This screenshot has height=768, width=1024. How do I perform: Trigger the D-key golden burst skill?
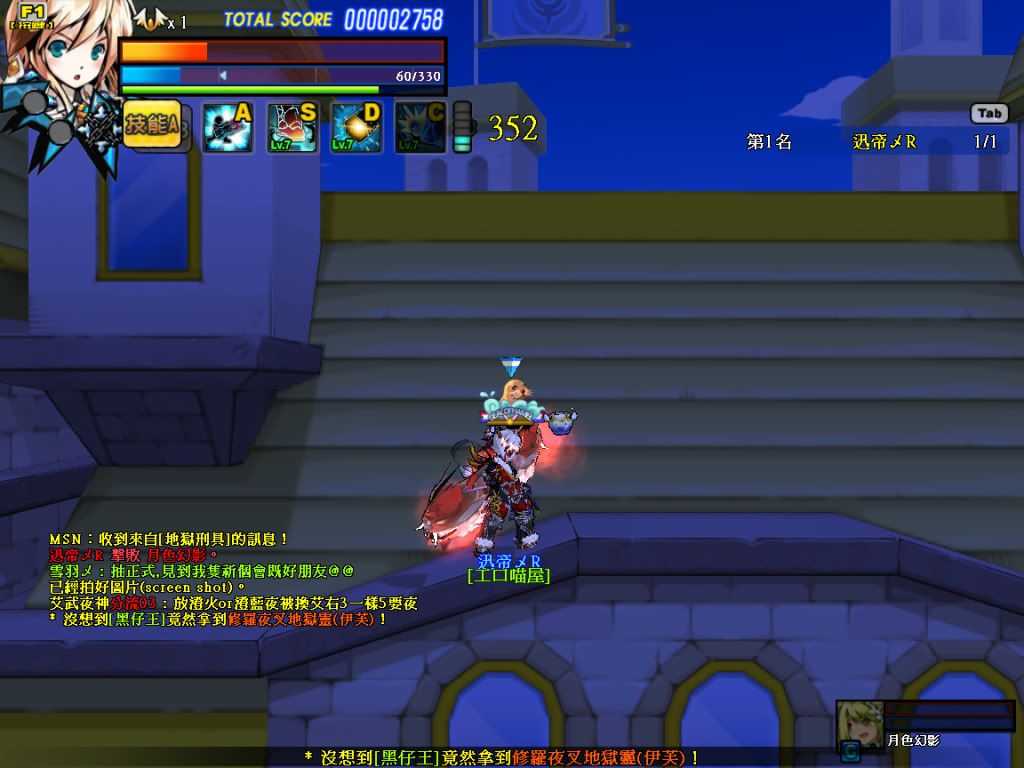pos(355,127)
